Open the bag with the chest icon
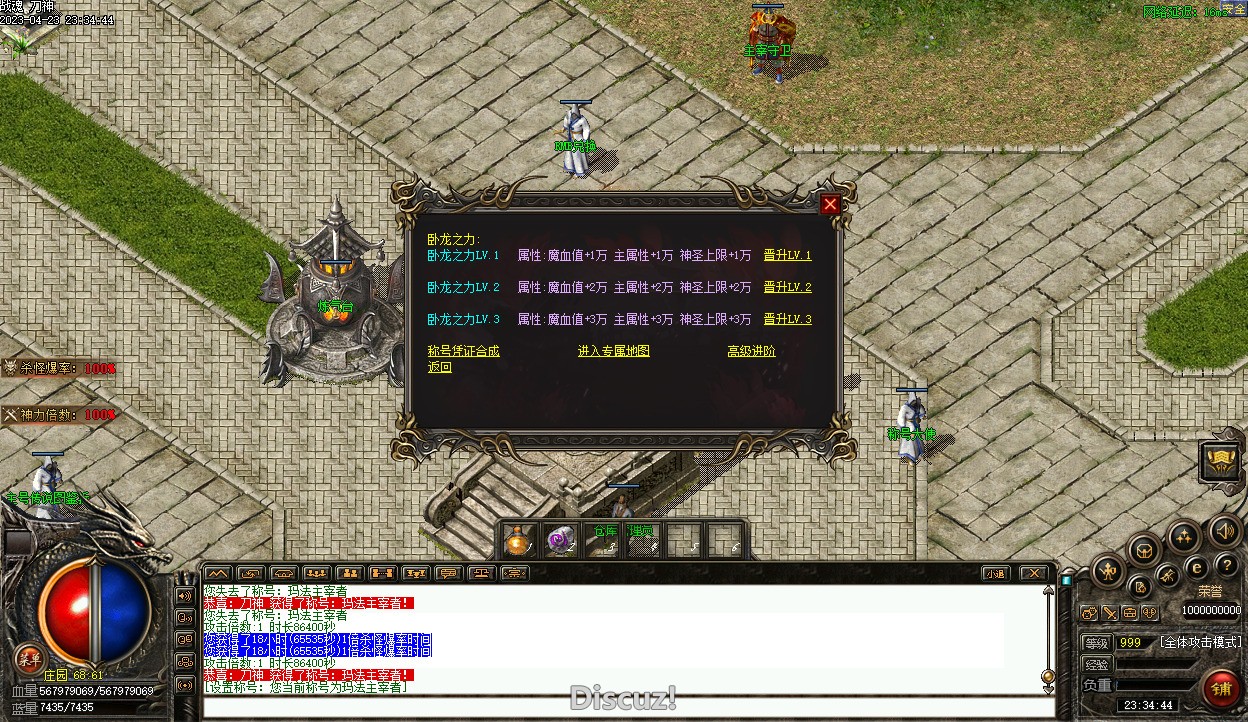The image size is (1248, 722). pos(1144,549)
